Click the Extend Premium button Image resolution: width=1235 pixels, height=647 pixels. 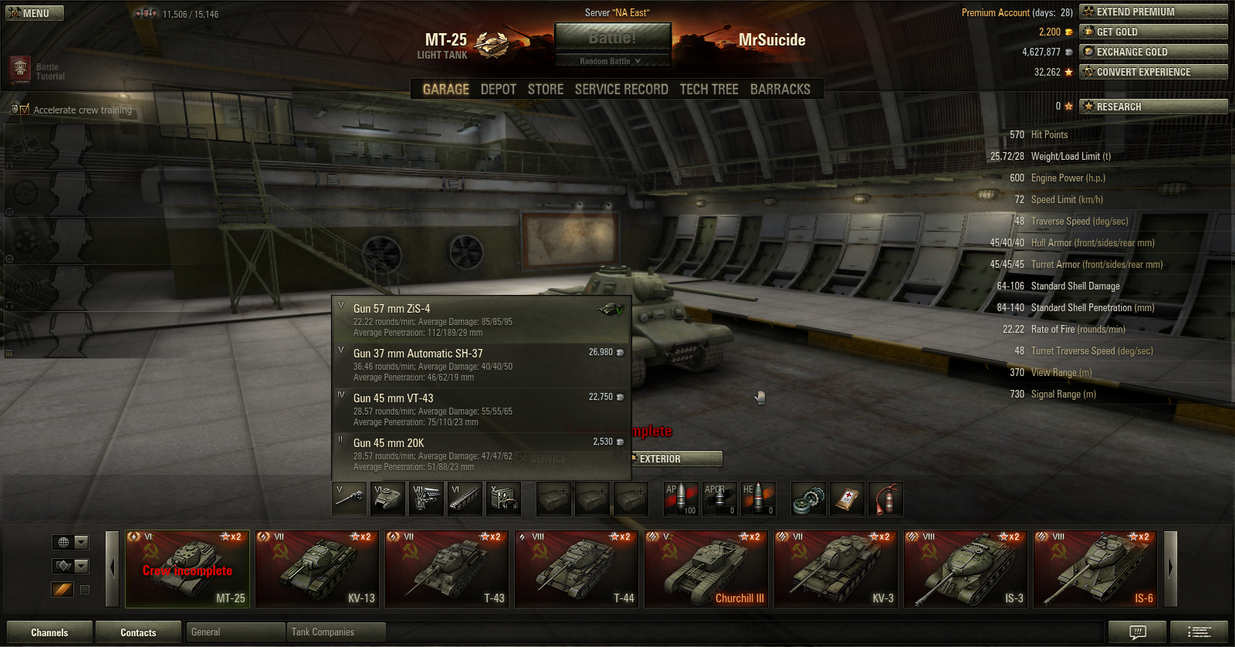coord(1152,12)
